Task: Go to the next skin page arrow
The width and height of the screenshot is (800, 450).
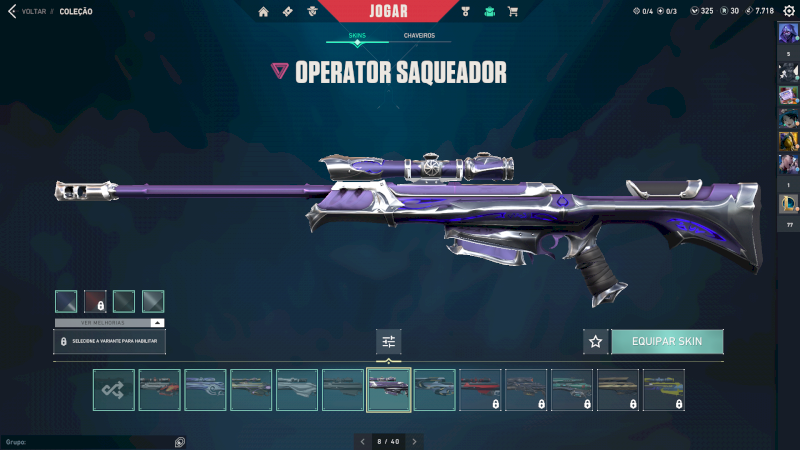Action: pyautogui.click(x=415, y=441)
